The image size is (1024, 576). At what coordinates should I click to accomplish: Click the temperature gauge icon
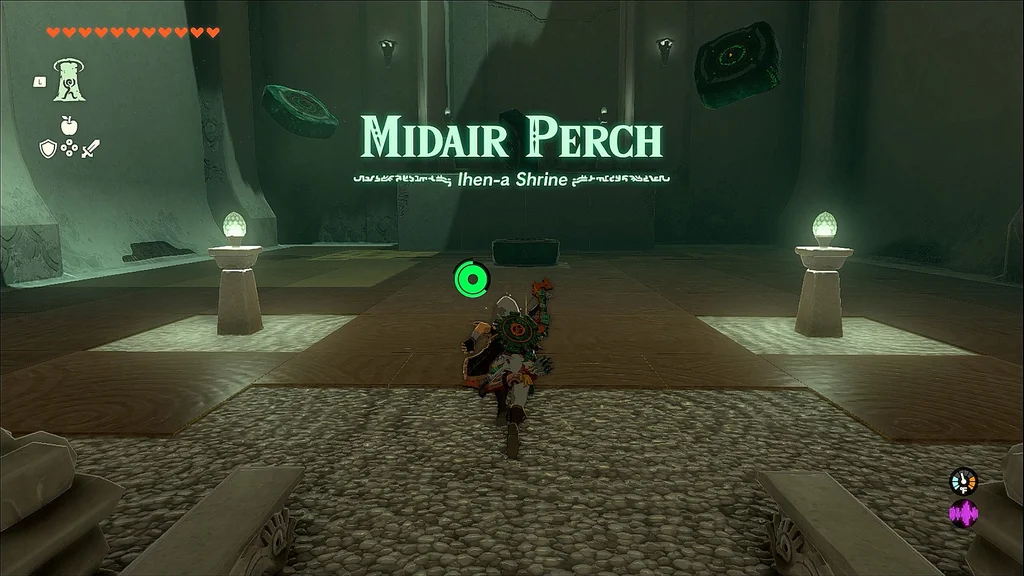tap(963, 481)
